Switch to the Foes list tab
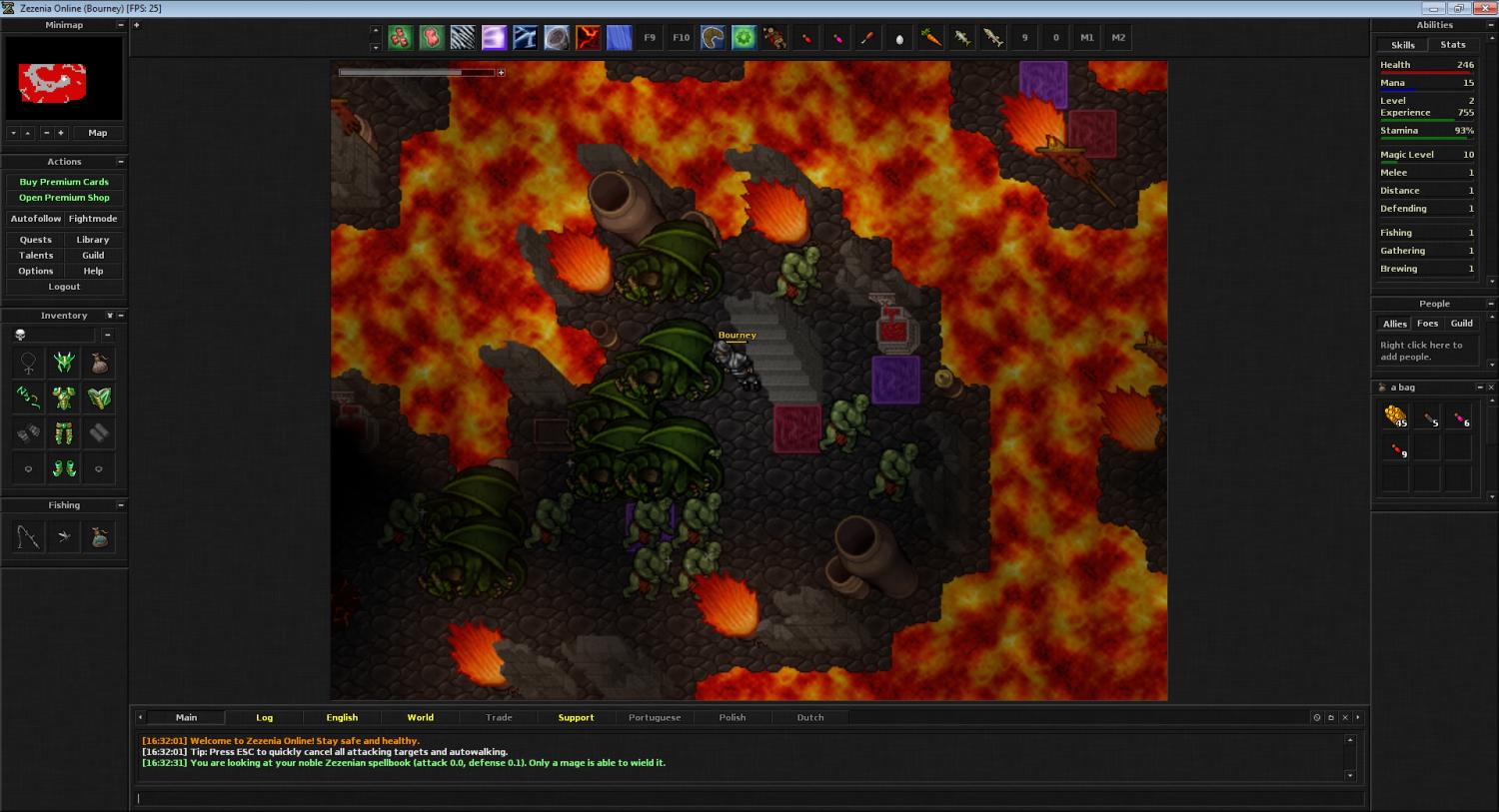Viewport: 1499px width, 812px height. [1427, 324]
